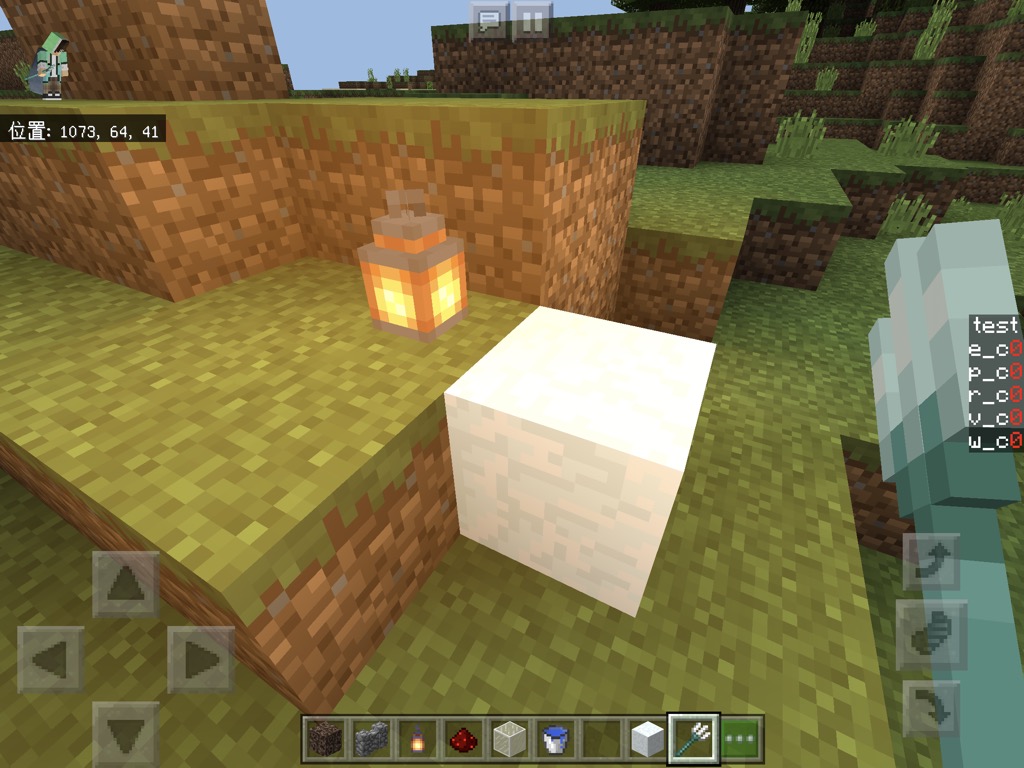Pause the game with the pause button
1024x768 pixels.
[x=533, y=21]
